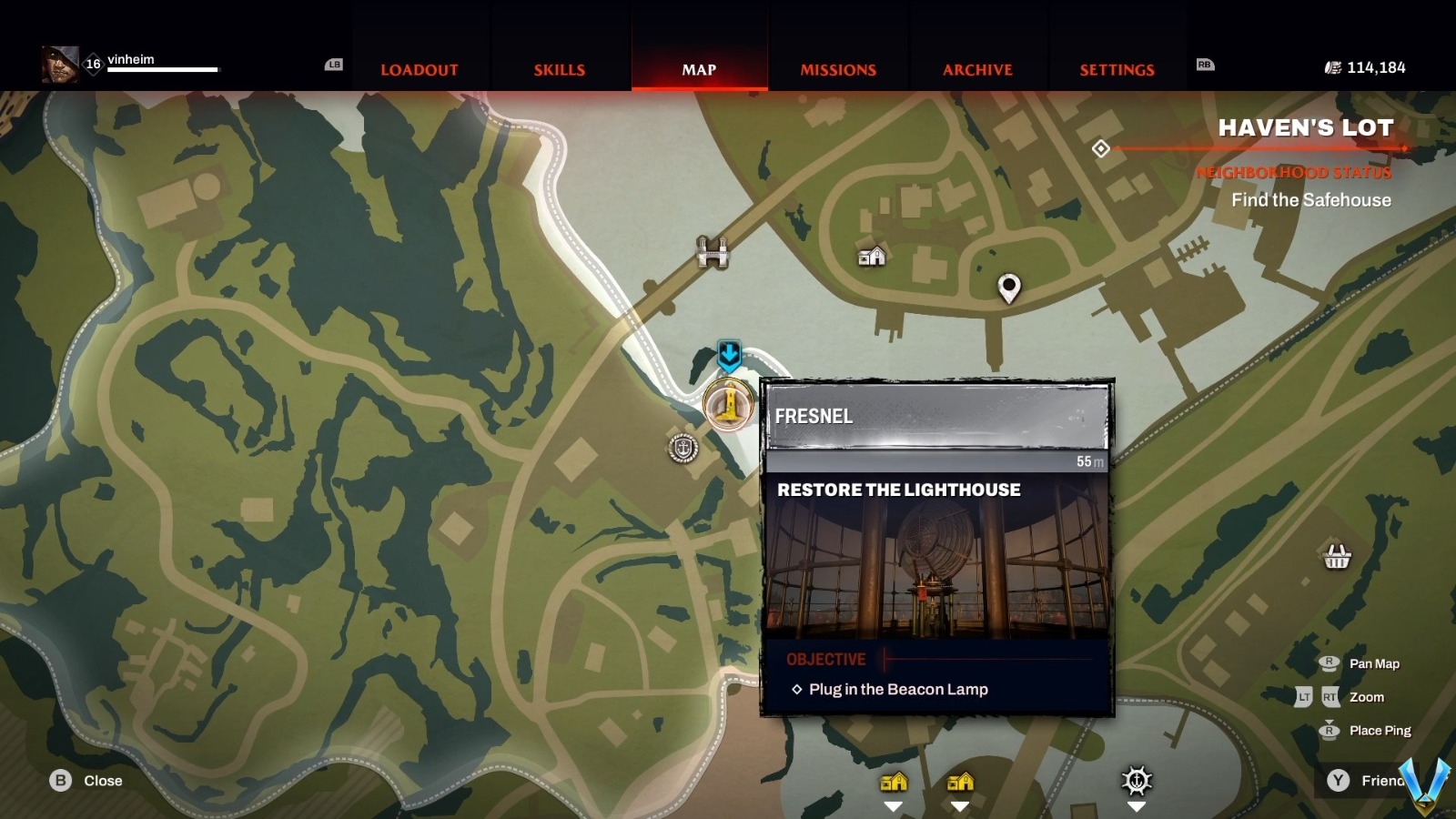The image size is (1456, 819).
Task: Go to the Archive tab
Action: click(977, 70)
